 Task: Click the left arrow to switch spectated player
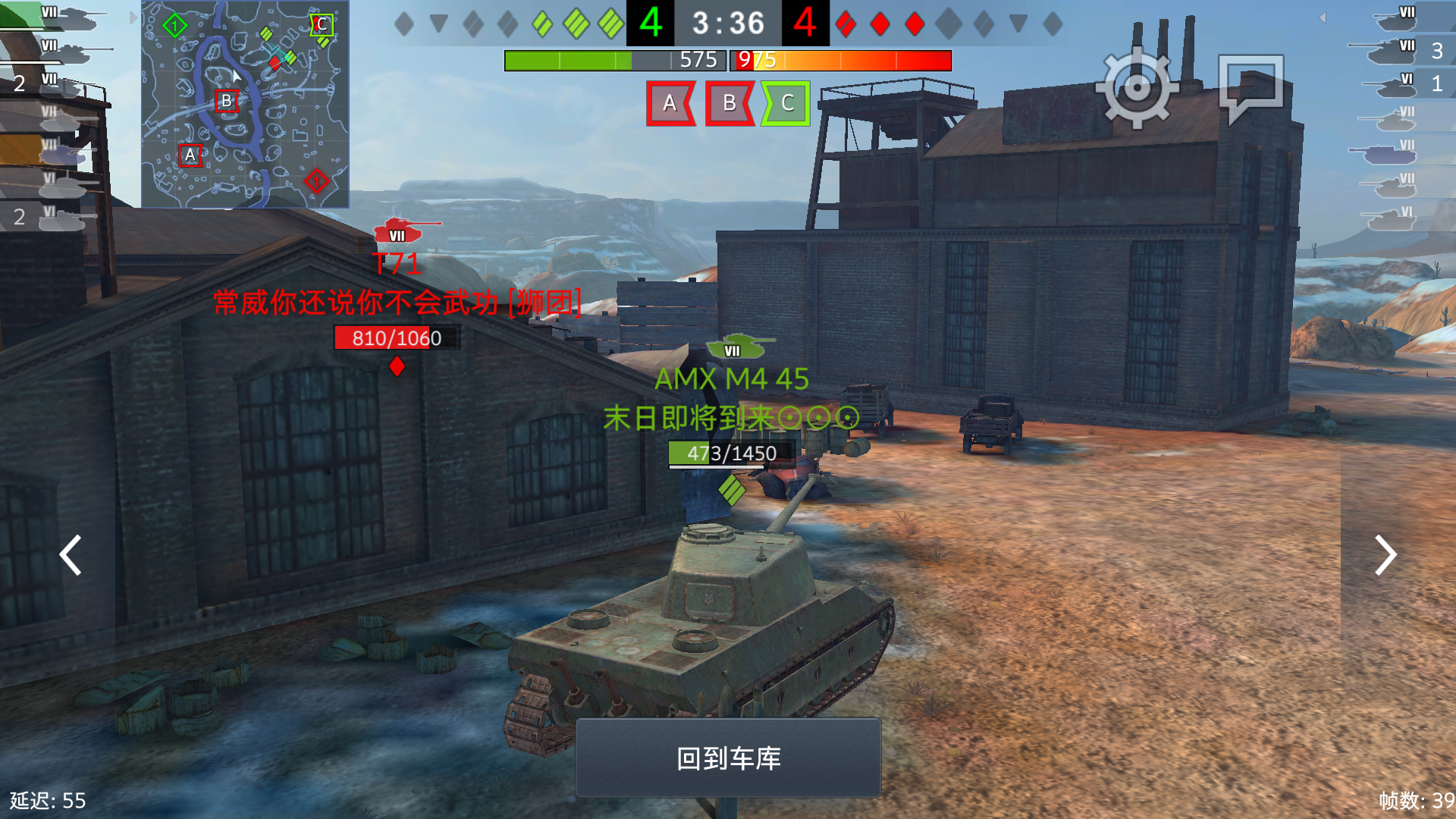[70, 556]
